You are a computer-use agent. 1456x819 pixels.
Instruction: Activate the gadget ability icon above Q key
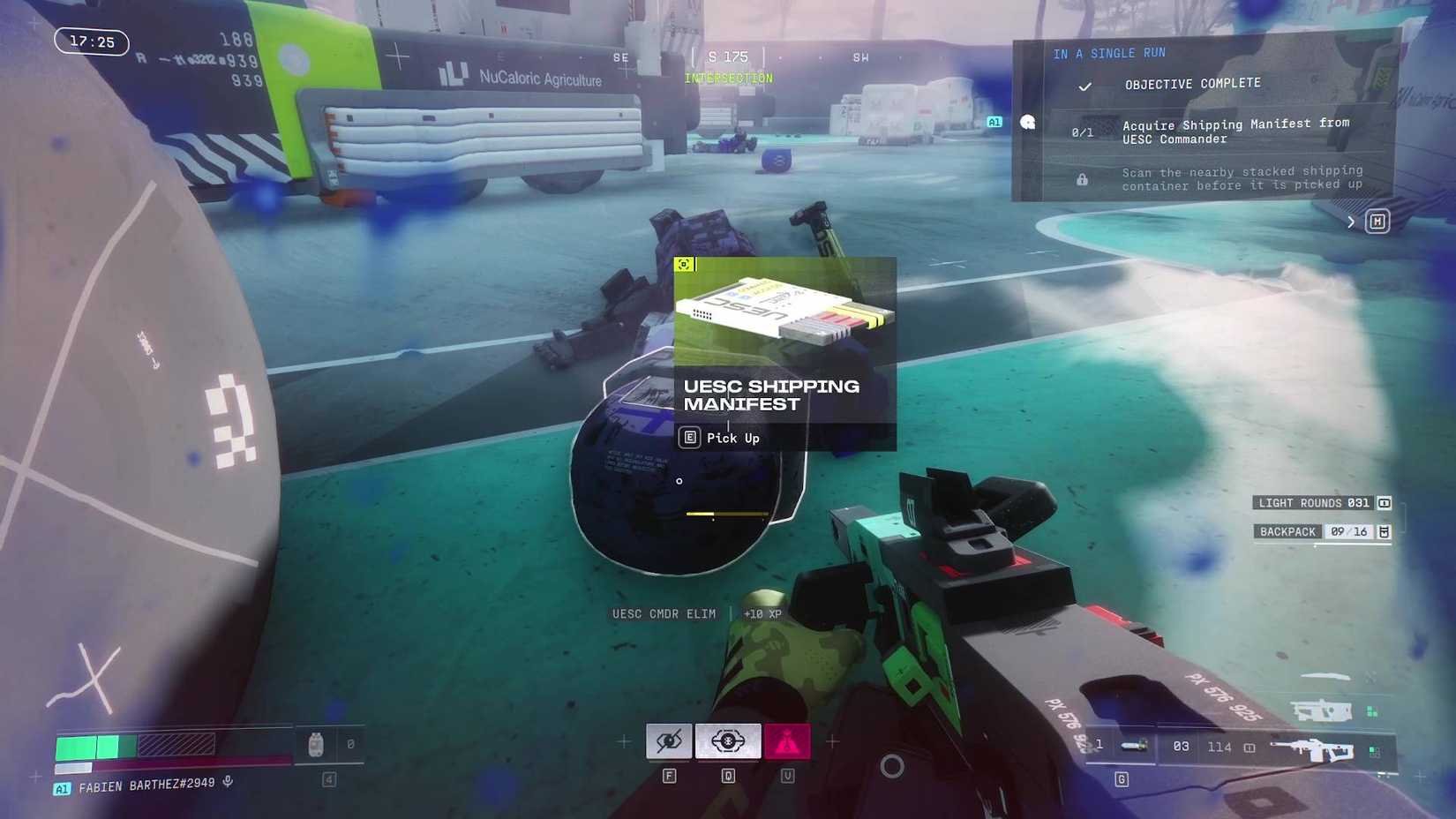pos(726,741)
